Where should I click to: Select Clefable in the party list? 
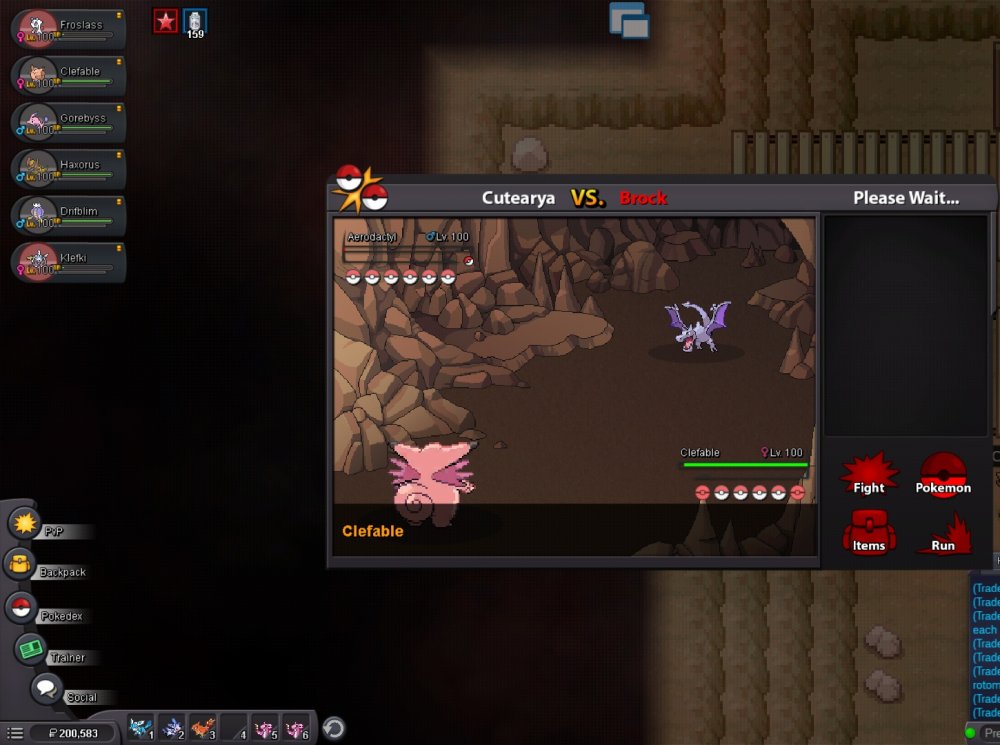(68, 75)
